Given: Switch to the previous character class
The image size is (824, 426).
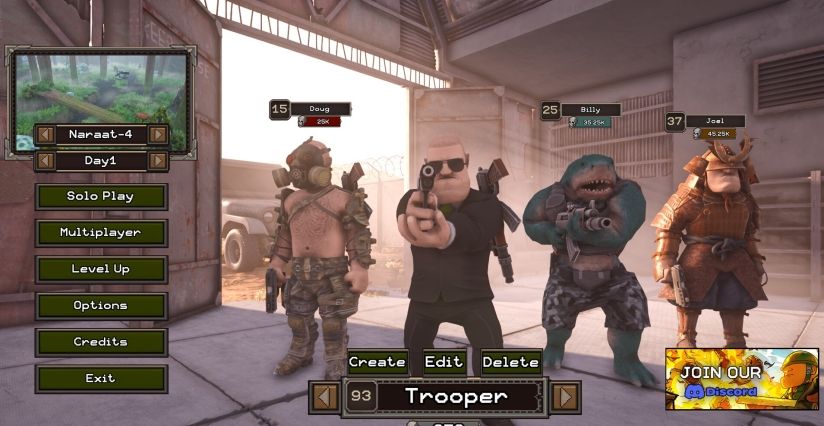Looking at the screenshot, I should tap(324, 397).
